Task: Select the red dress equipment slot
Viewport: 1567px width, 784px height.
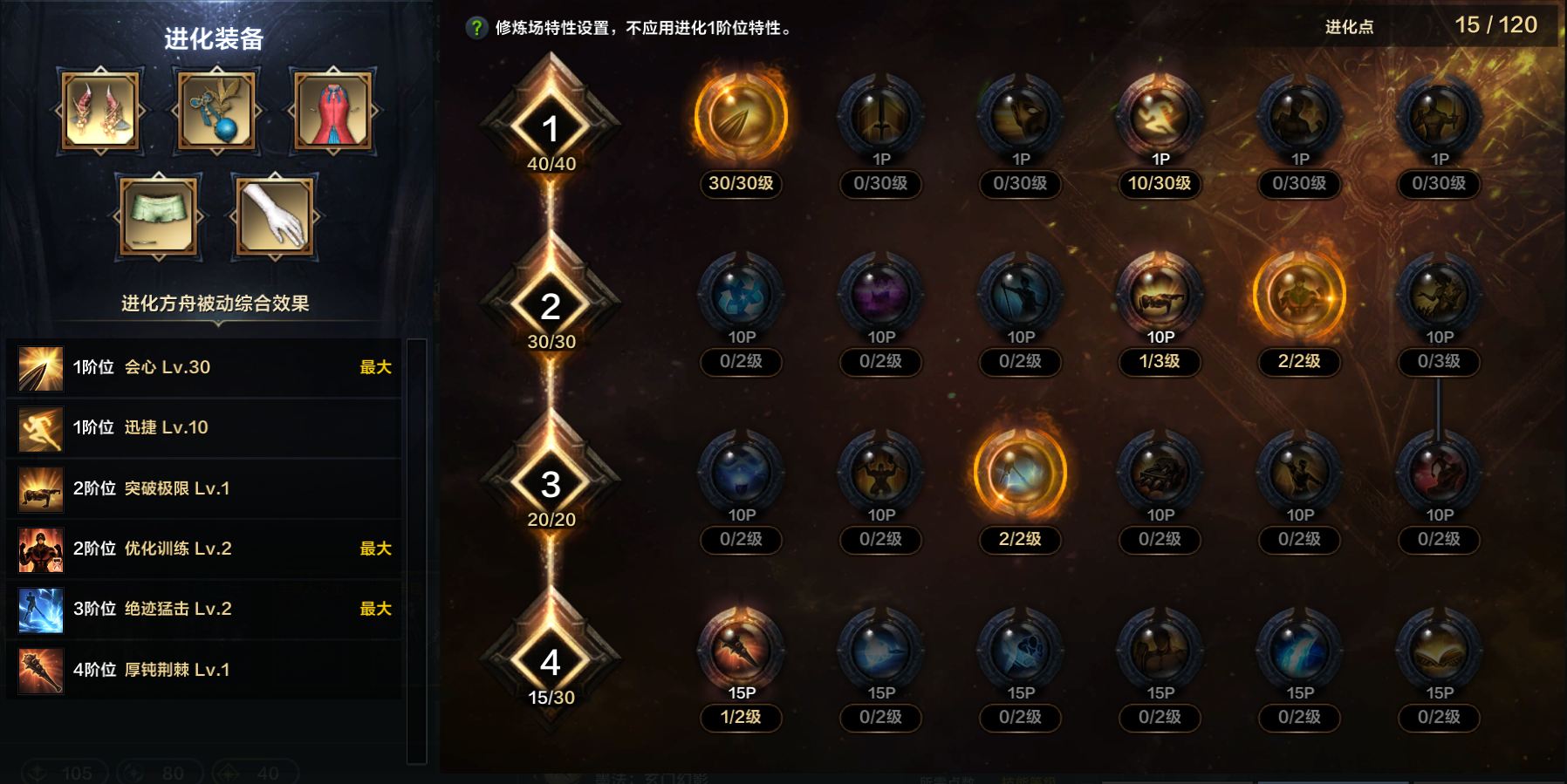Action: [333, 111]
